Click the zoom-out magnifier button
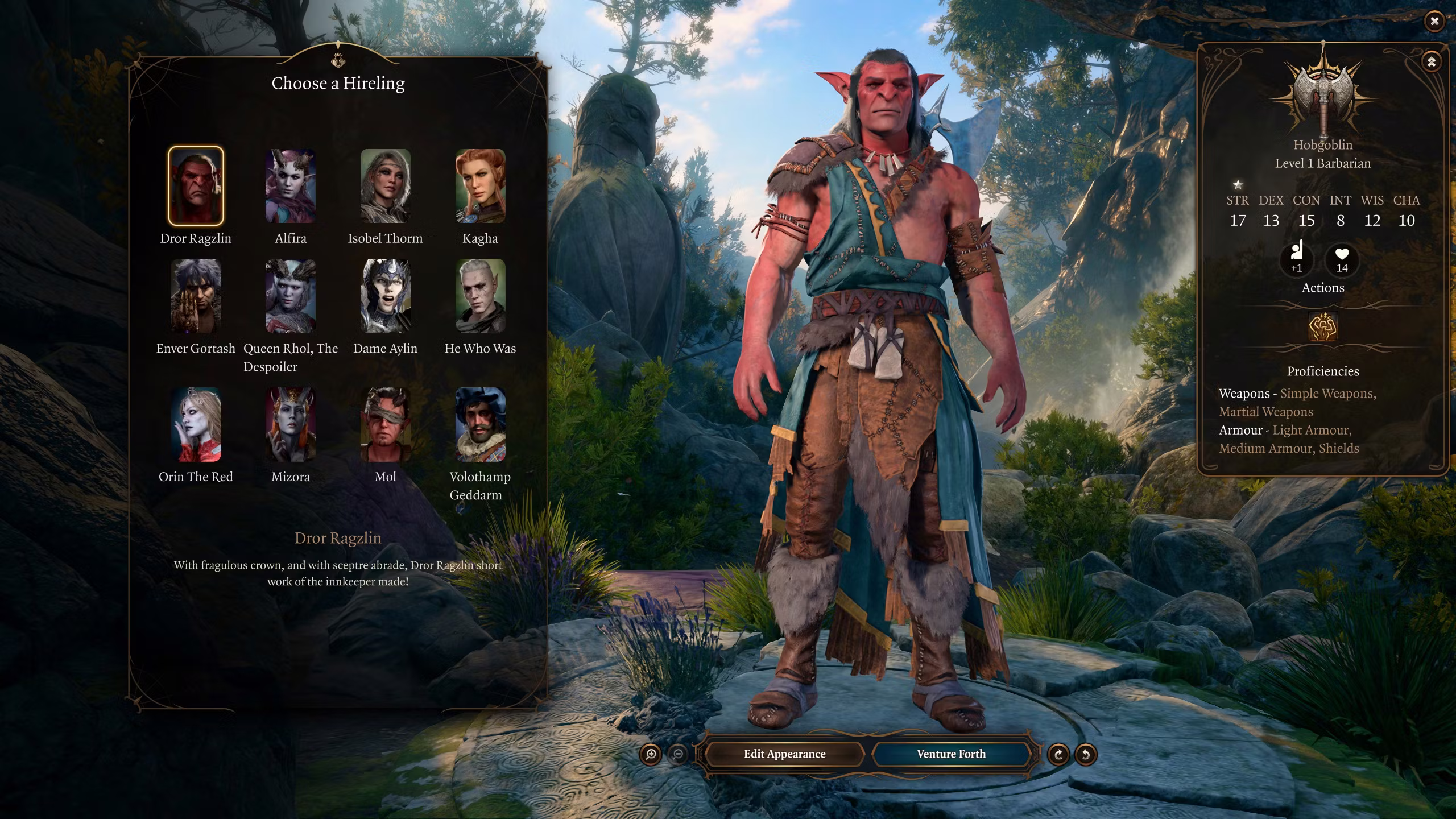 click(x=678, y=755)
